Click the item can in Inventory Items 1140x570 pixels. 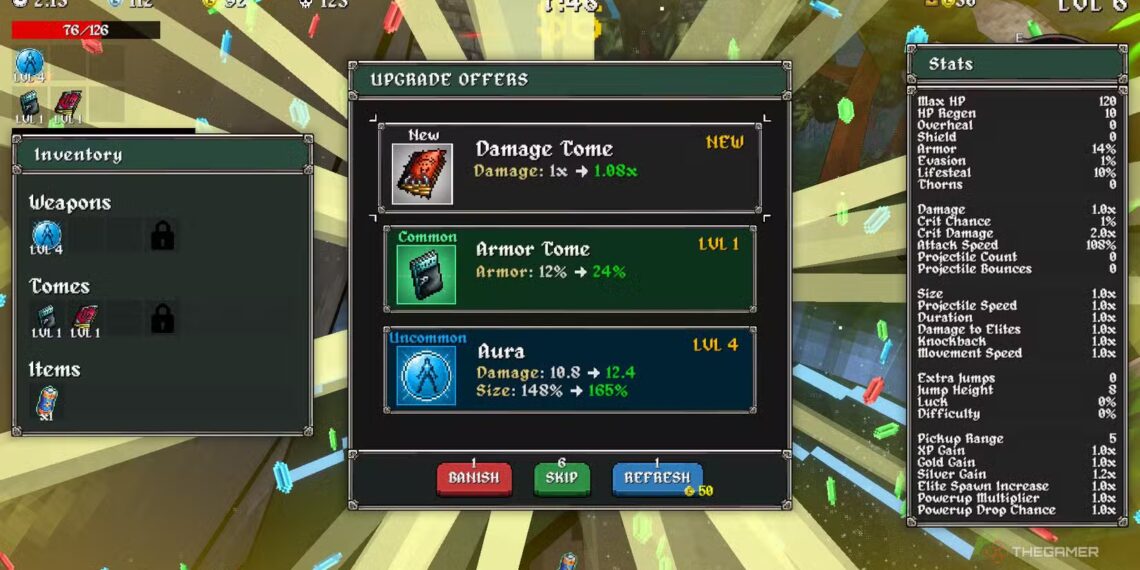[46, 402]
